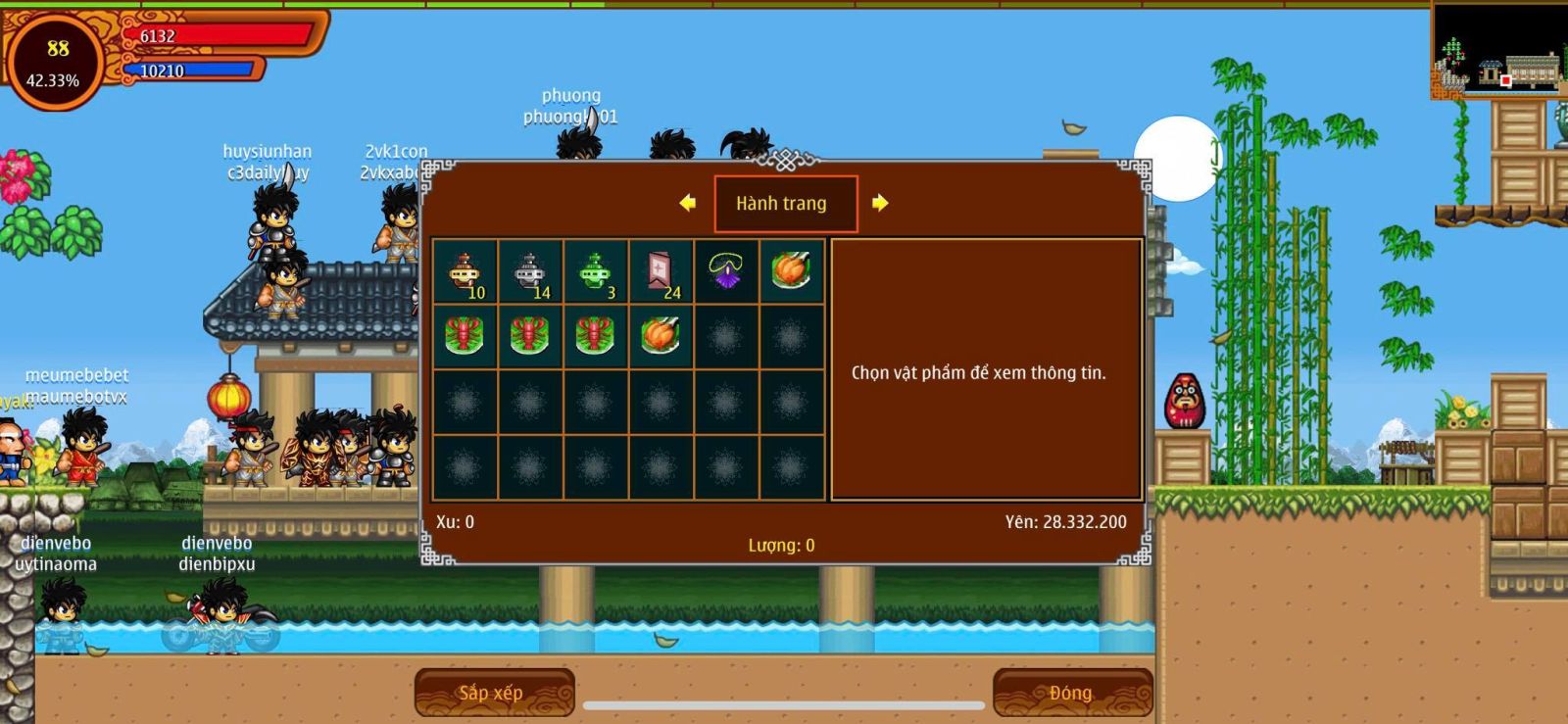Switch to next panel with right arrow
Image resolution: width=1568 pixels, height=724 pixels.
tap(880, 203)
